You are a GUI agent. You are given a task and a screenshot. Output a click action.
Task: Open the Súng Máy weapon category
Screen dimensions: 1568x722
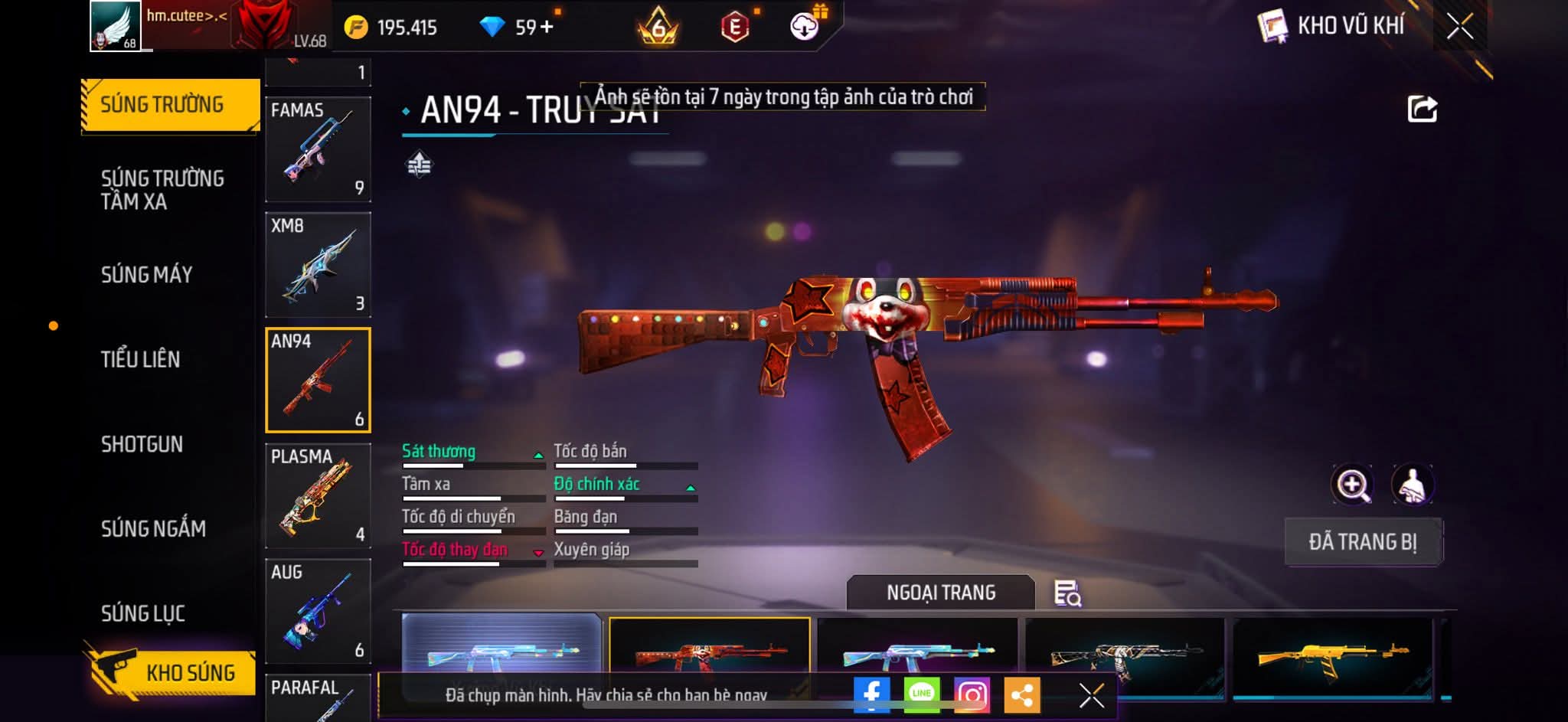[x=147, y=275]
